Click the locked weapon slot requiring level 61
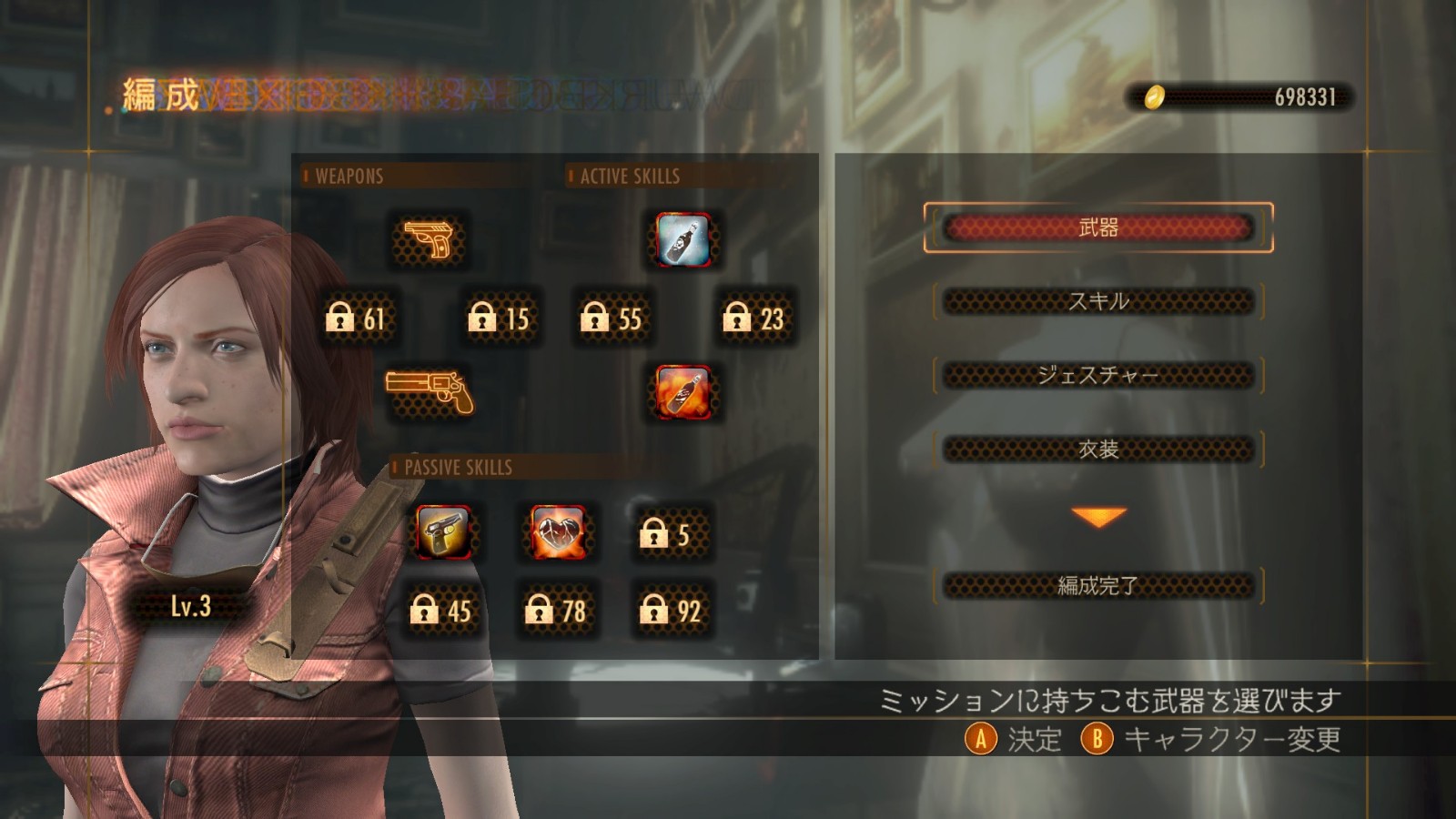Viewport: 1456px width, 819px height. pos(356,318)
